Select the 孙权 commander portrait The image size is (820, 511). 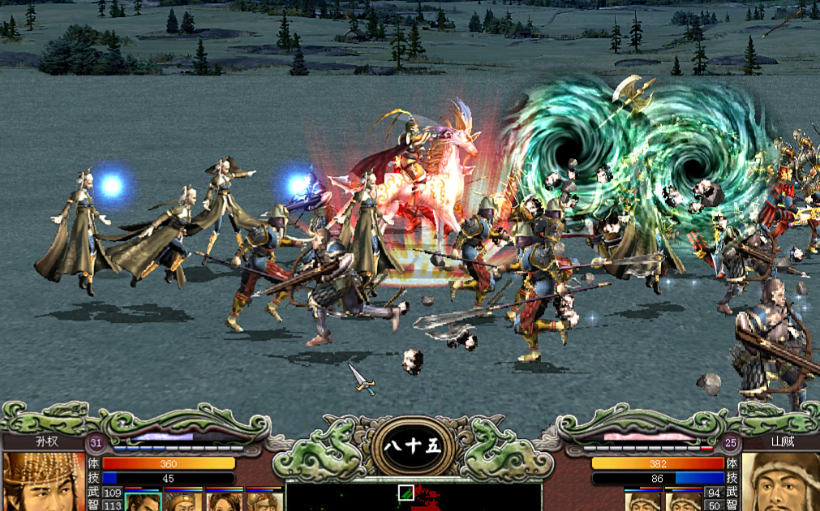[x=42, y=483]
